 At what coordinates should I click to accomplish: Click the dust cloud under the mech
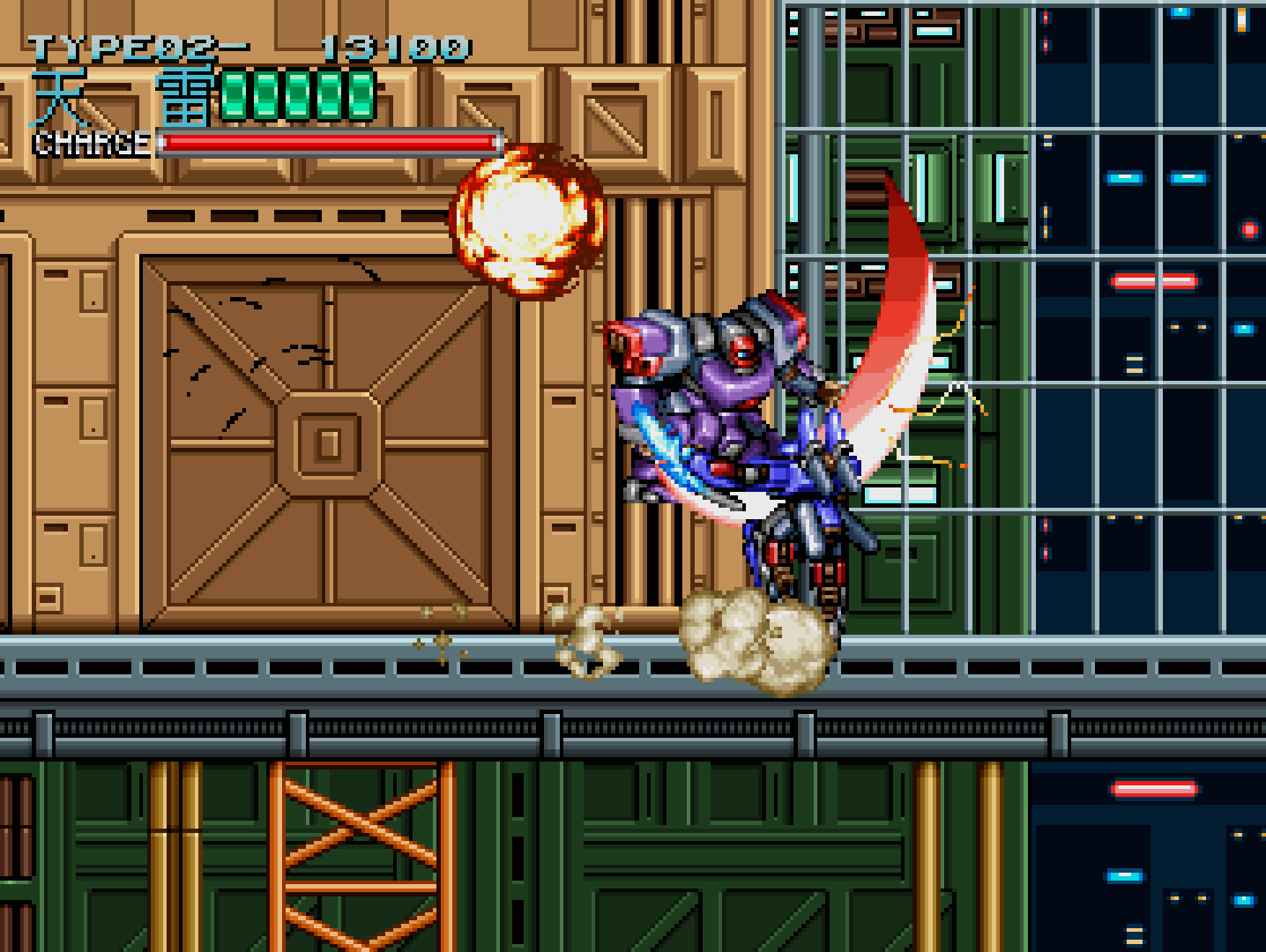point(754,643)
